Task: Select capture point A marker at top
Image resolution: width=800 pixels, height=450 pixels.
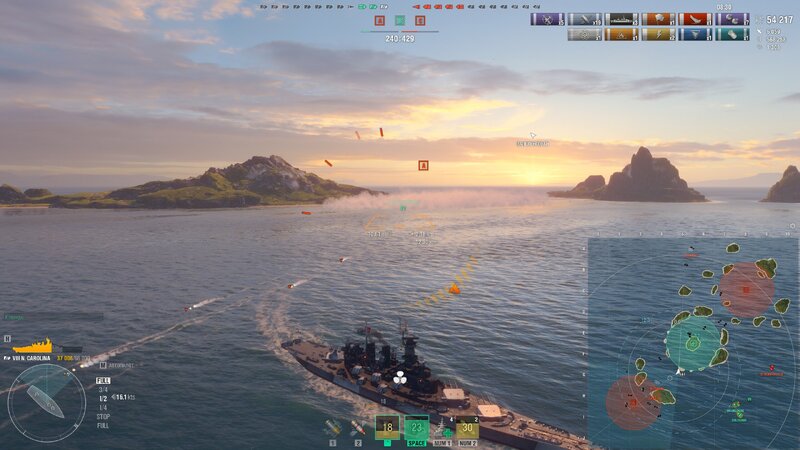Action: point(379,20)
